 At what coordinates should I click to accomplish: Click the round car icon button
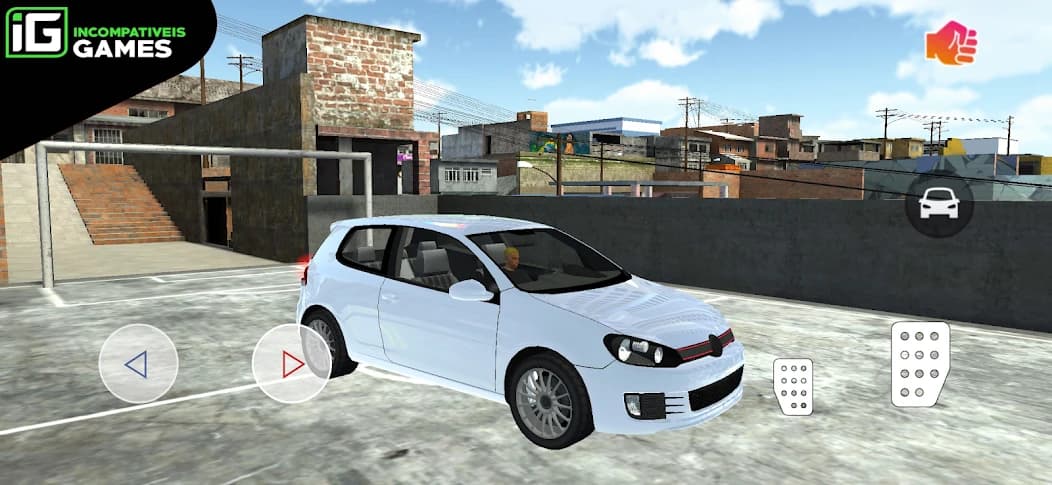click(x=938, y=203)
